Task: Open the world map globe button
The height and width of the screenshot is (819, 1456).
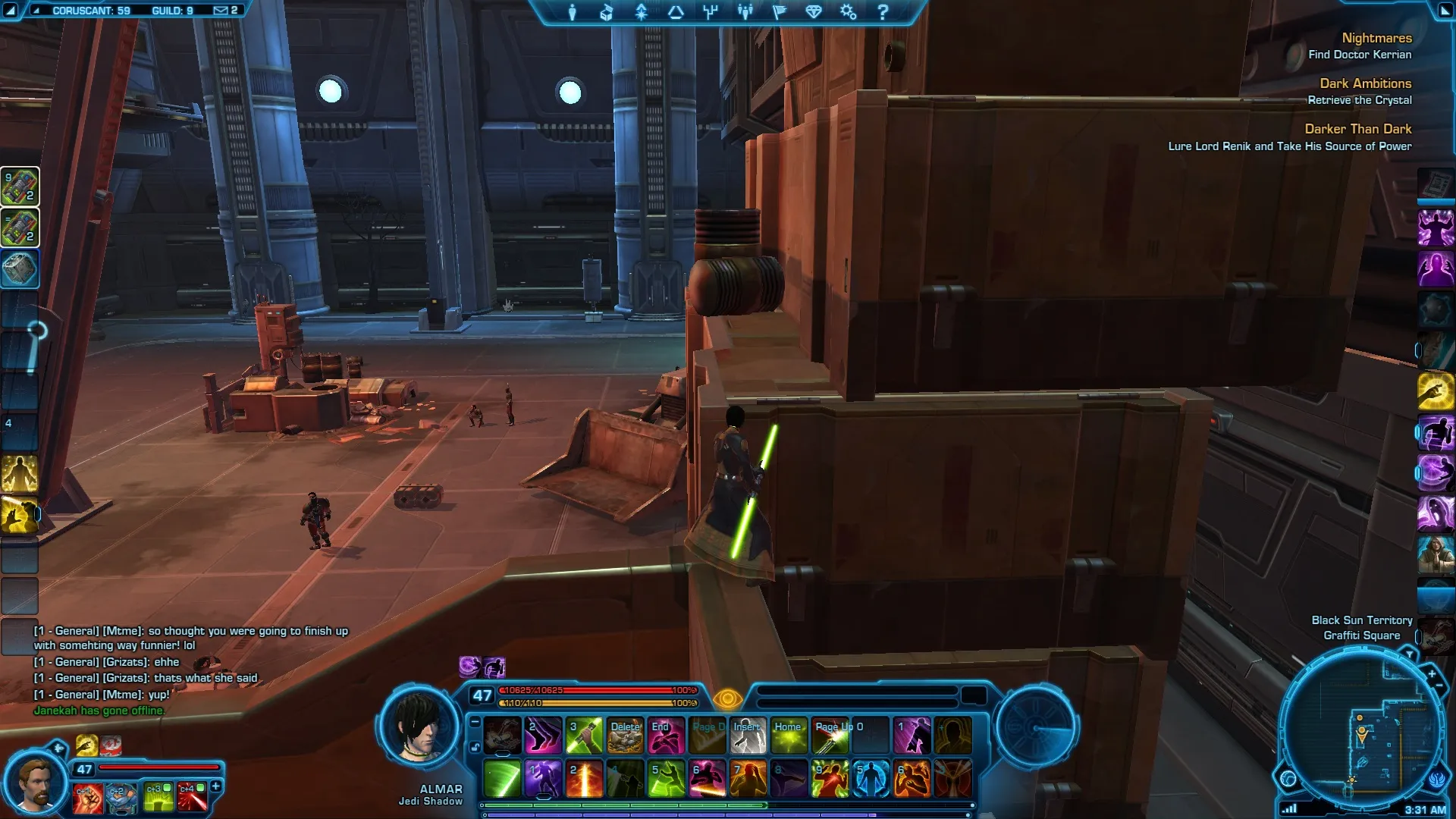Action: coord(1288,778)
